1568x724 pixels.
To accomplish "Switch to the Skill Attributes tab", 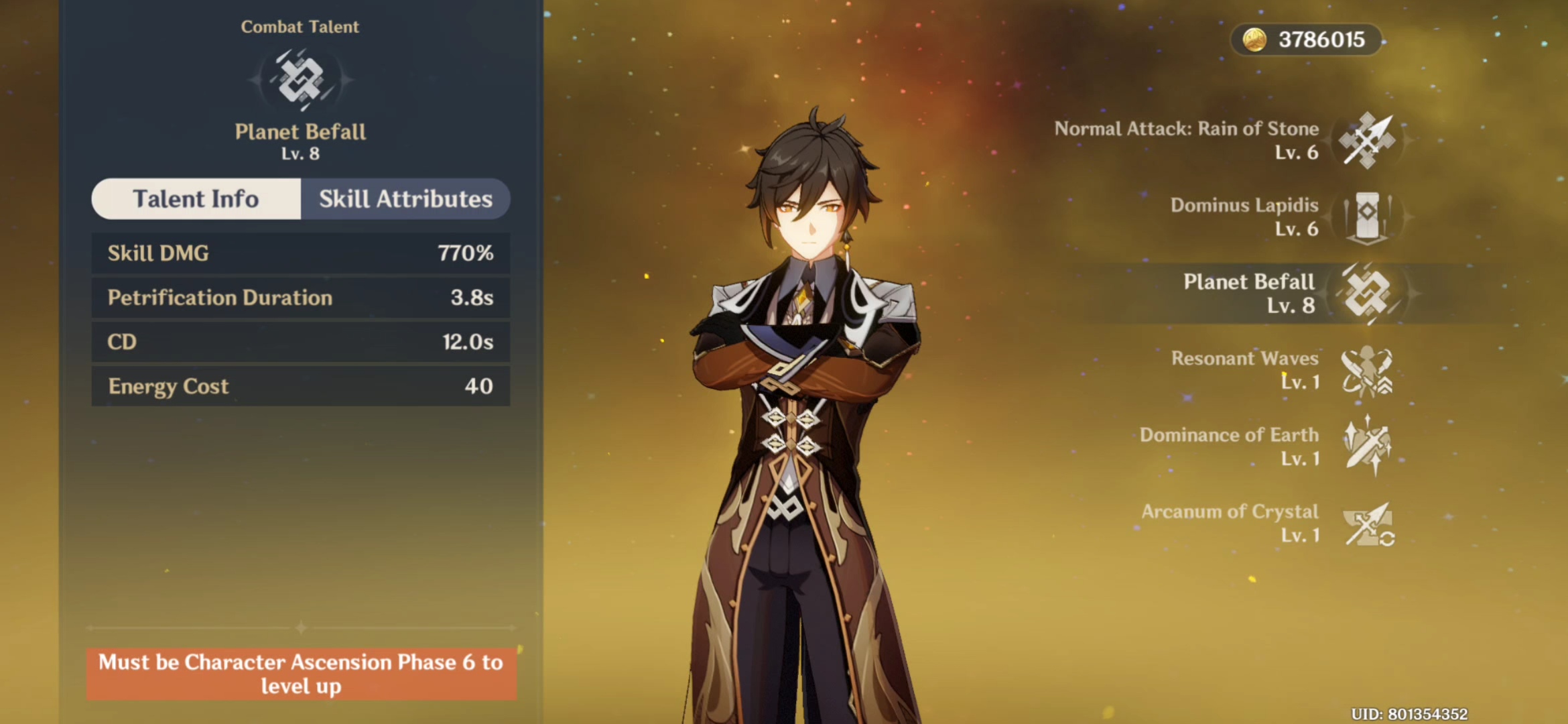I will 405,199.
